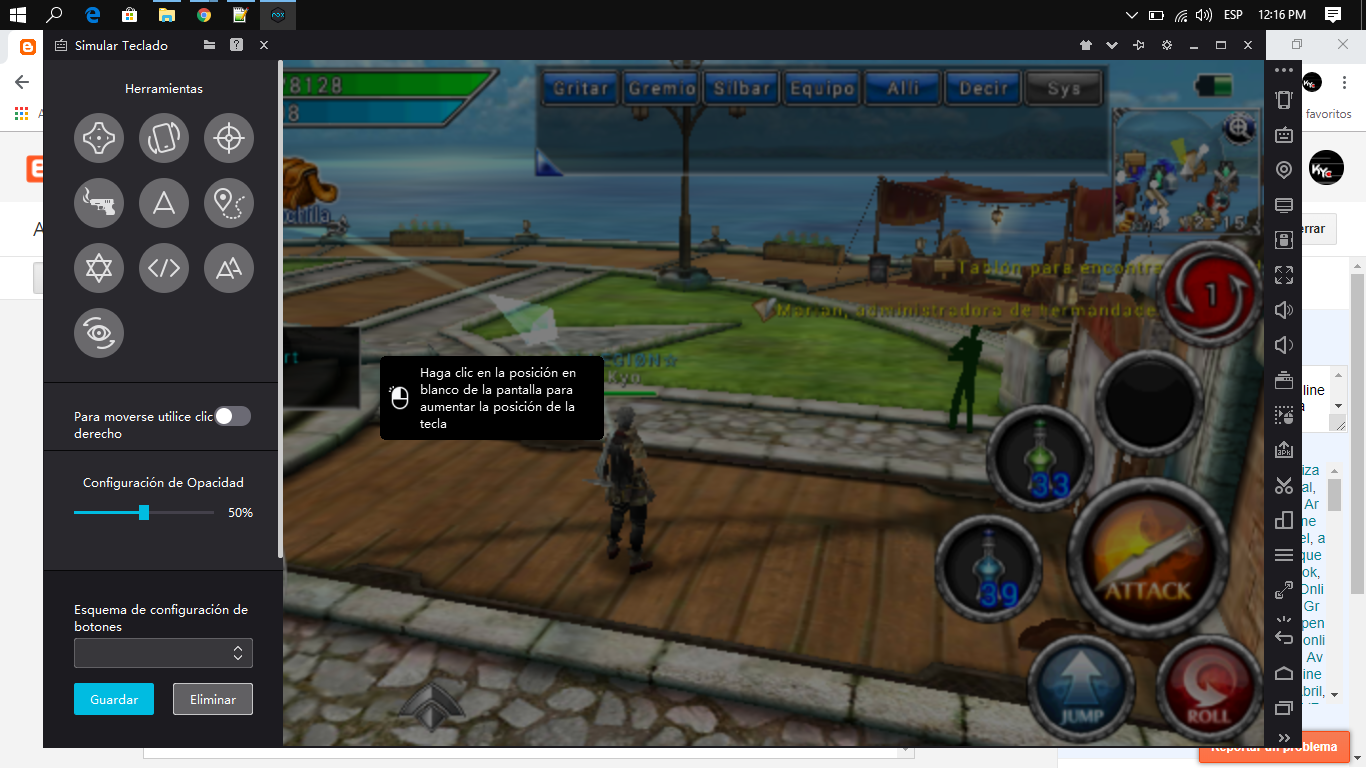
Task: Select the device rotation control tool
Action: pos(163,138)
